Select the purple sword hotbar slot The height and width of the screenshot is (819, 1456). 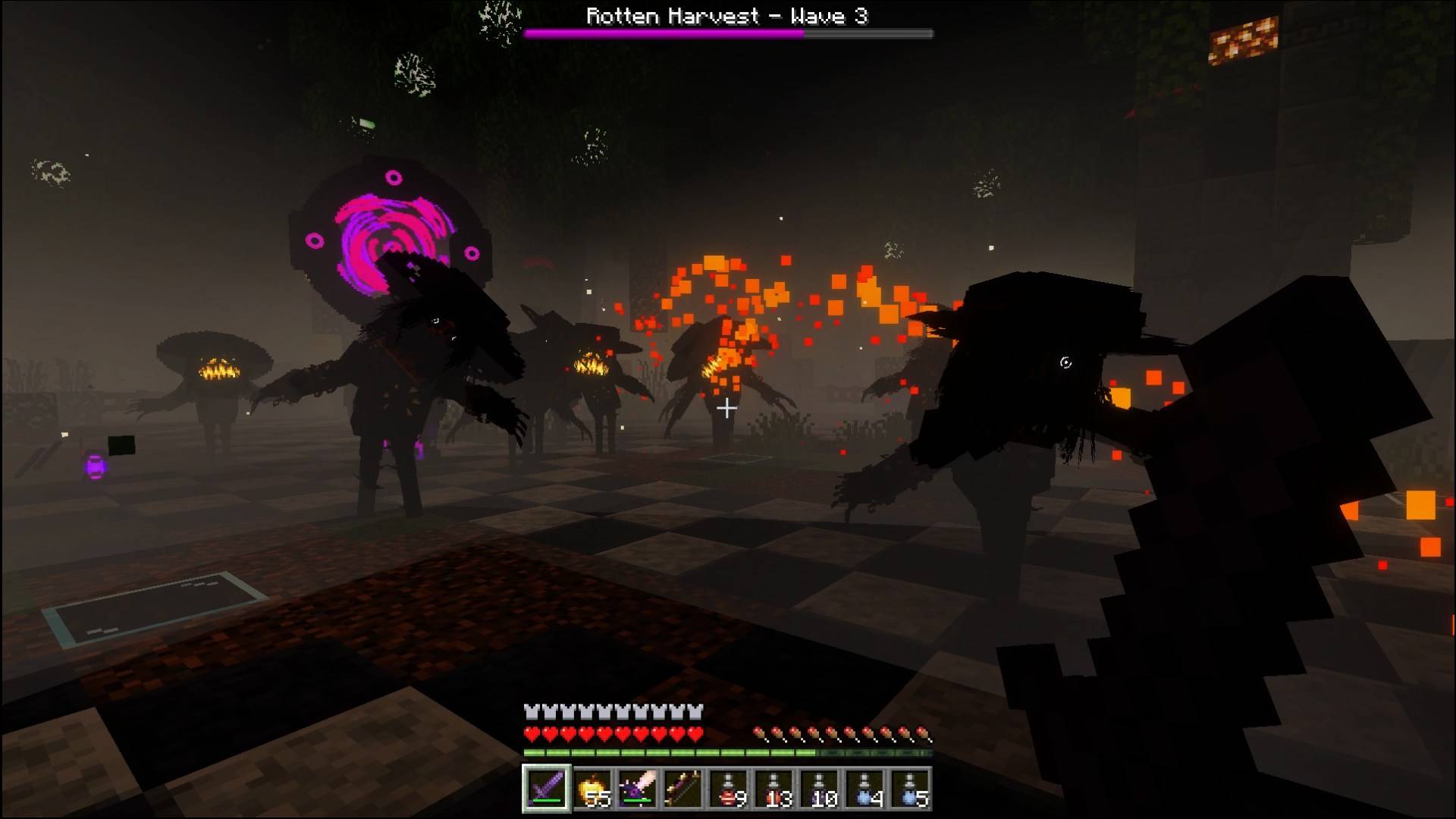tap(546, 789)
